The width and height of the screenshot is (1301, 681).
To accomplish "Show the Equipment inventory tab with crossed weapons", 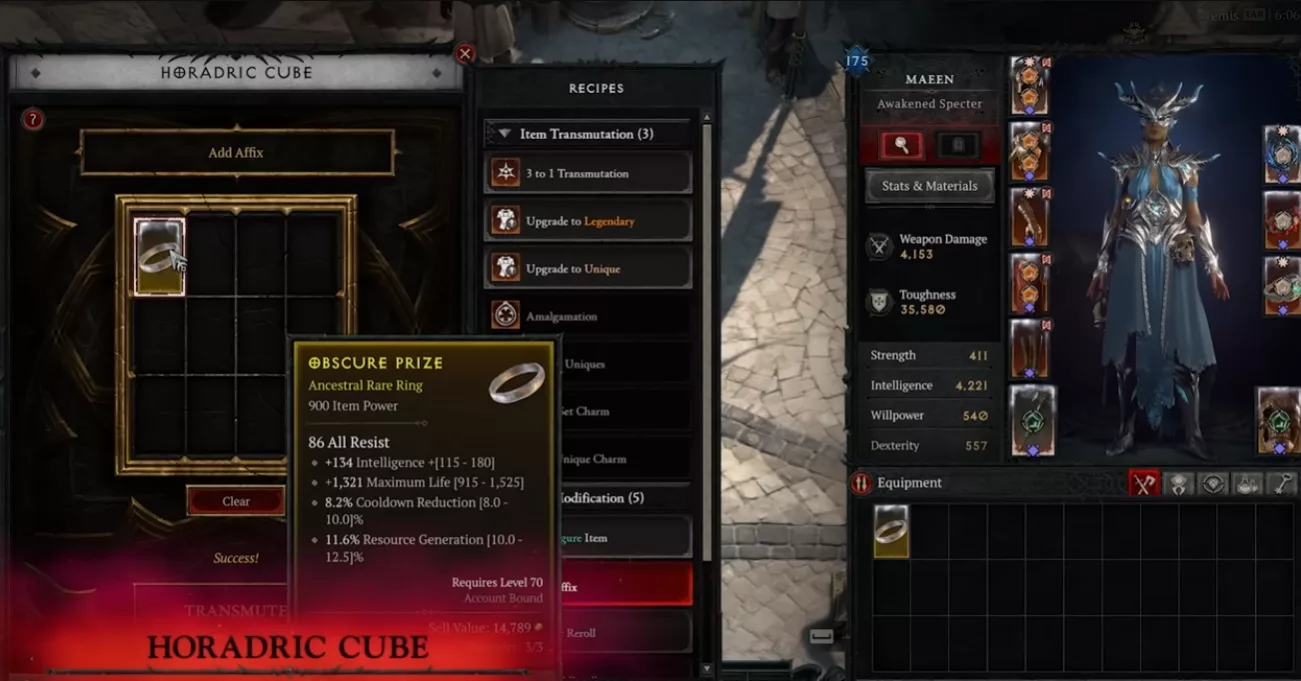I will pos(1143,484).
